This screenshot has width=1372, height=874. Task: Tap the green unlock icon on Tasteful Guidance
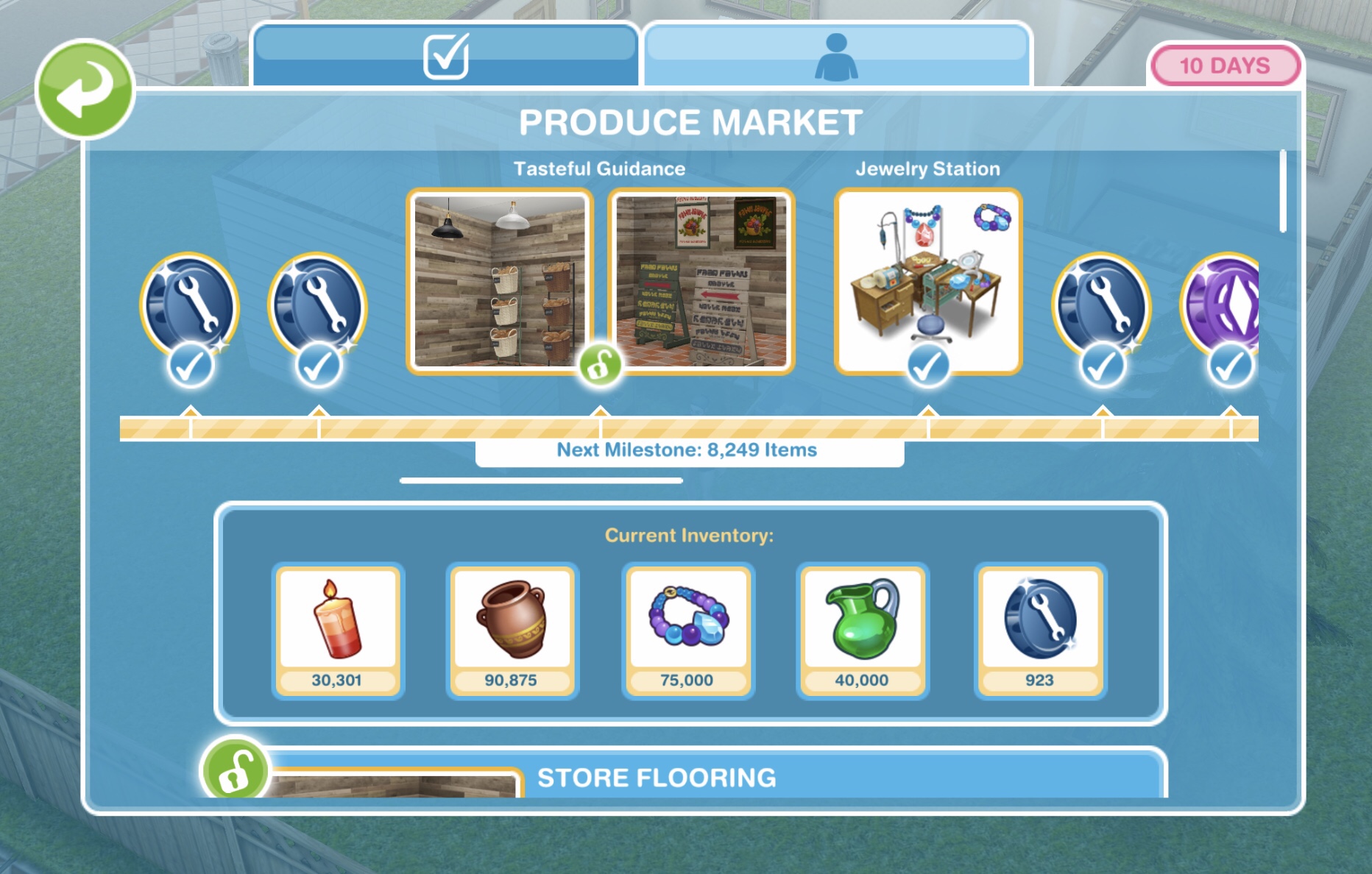[600, 364]
